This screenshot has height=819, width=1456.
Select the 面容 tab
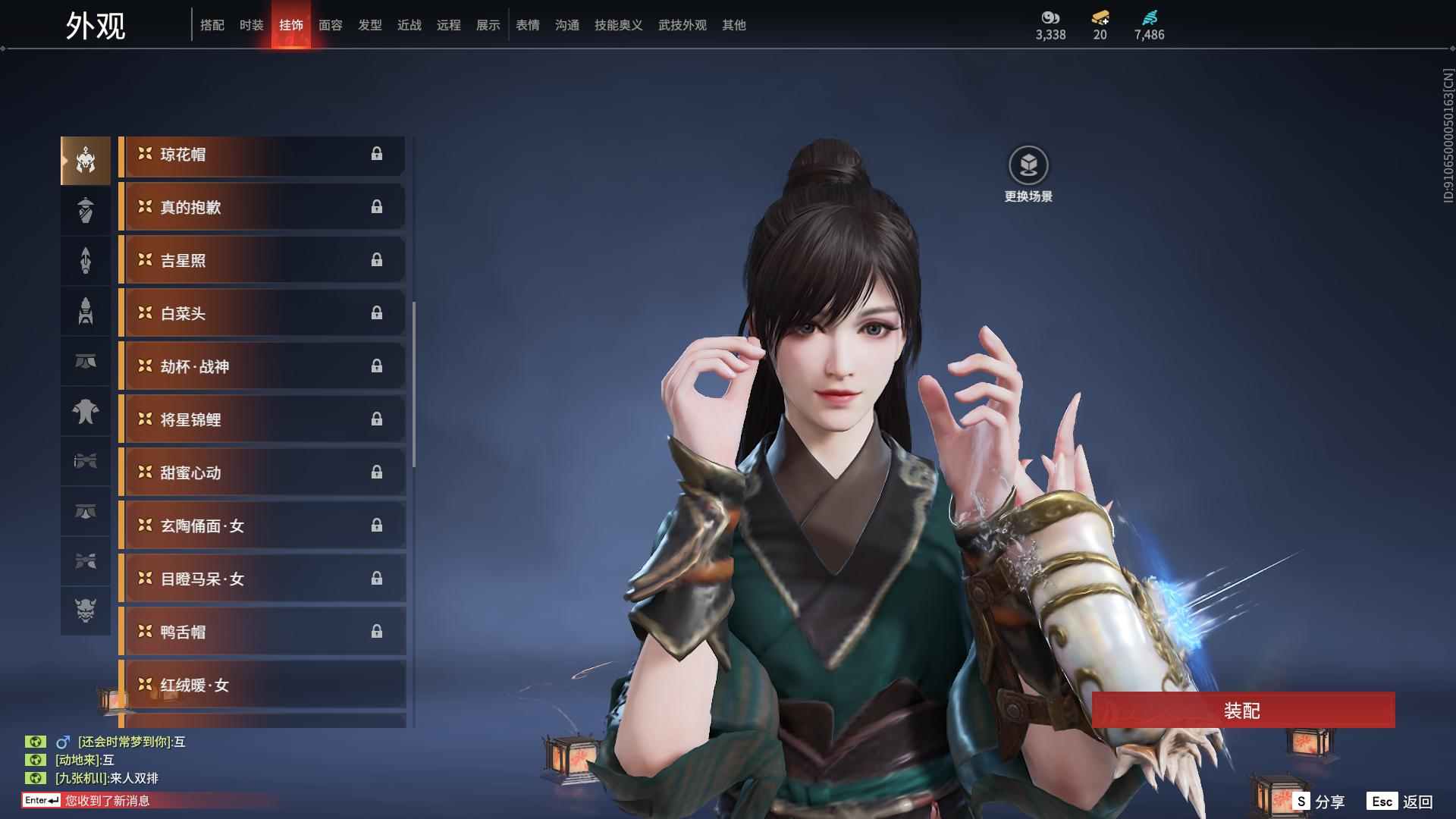(x=330, y=25)
